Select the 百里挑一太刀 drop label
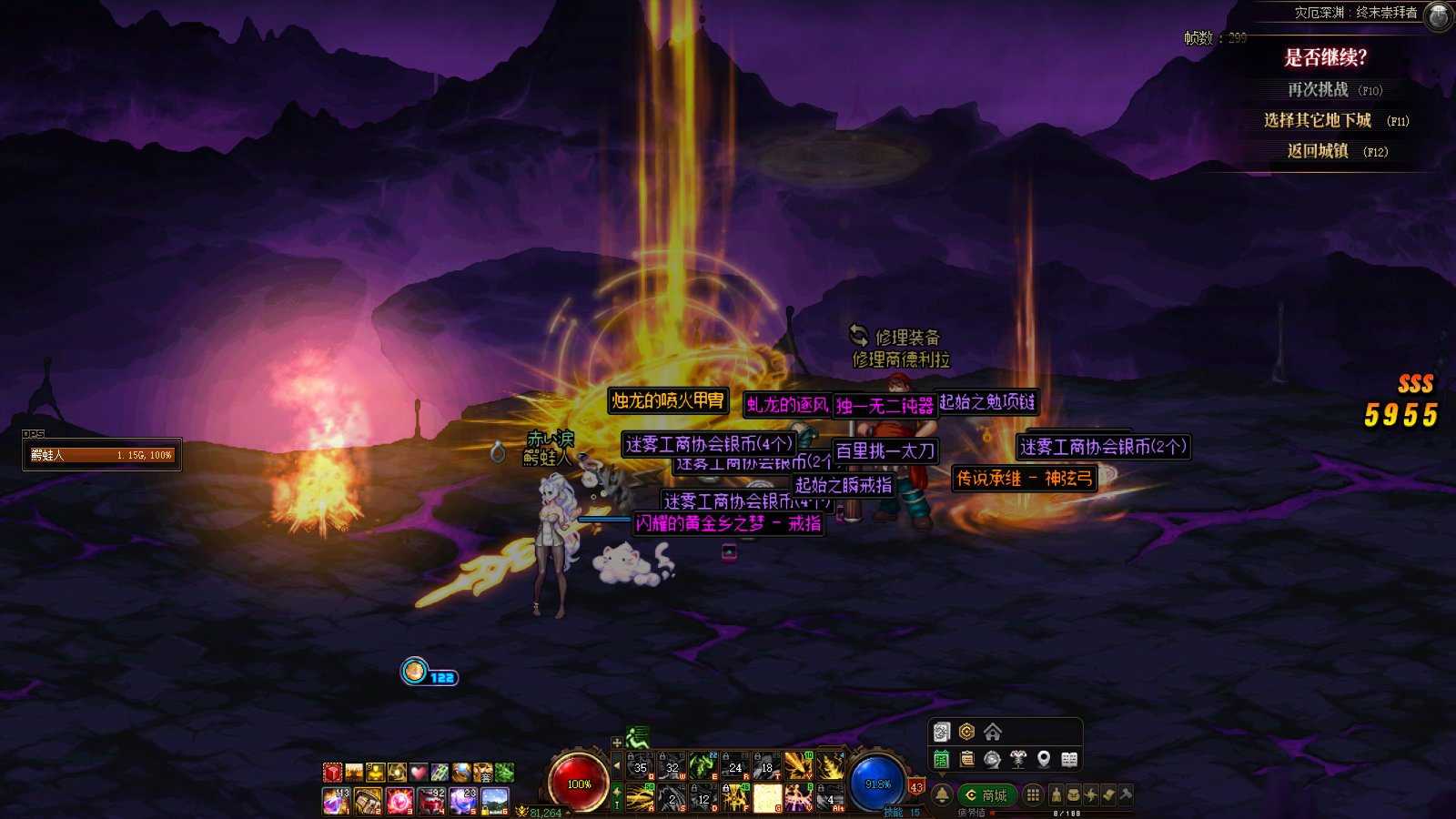Image resolution: width=1456 pixels, height=819 pixels. pos(885,450)
